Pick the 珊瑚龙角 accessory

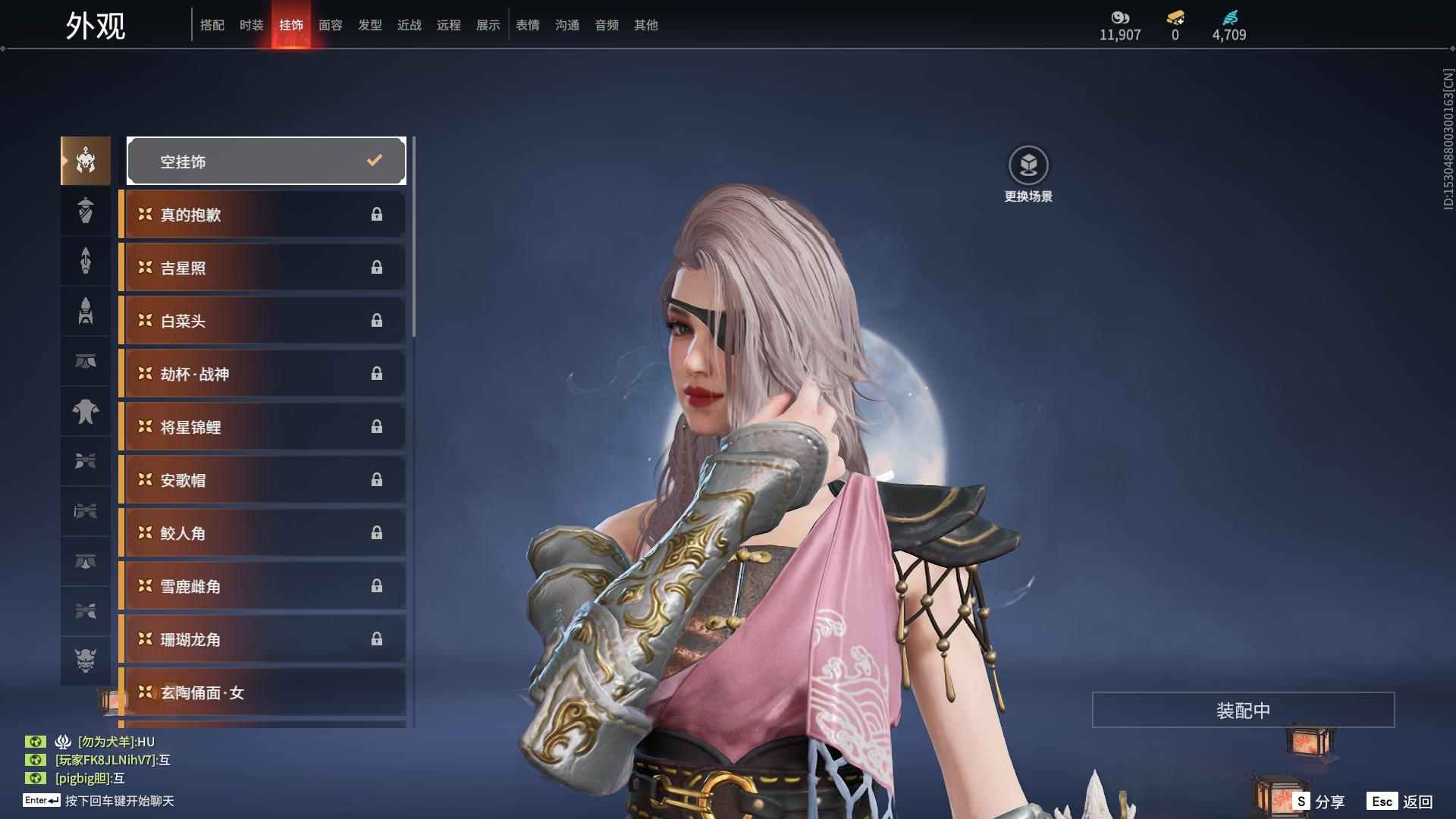coord(262,639)
